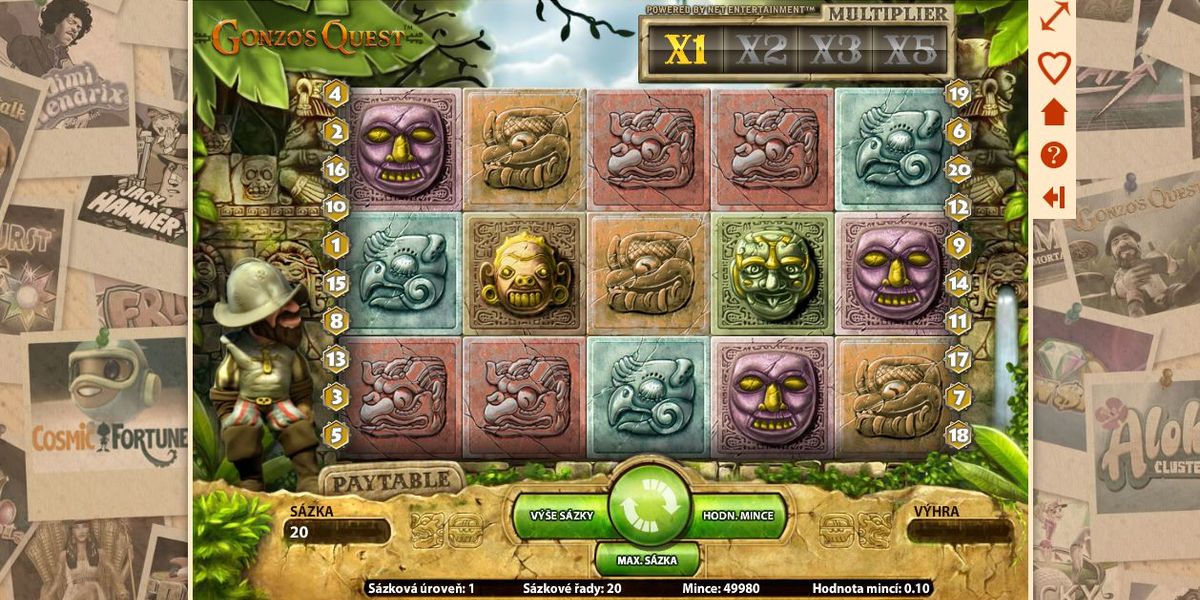
Task: Open help with the question mark icon
Action: tap(1054, 155)
